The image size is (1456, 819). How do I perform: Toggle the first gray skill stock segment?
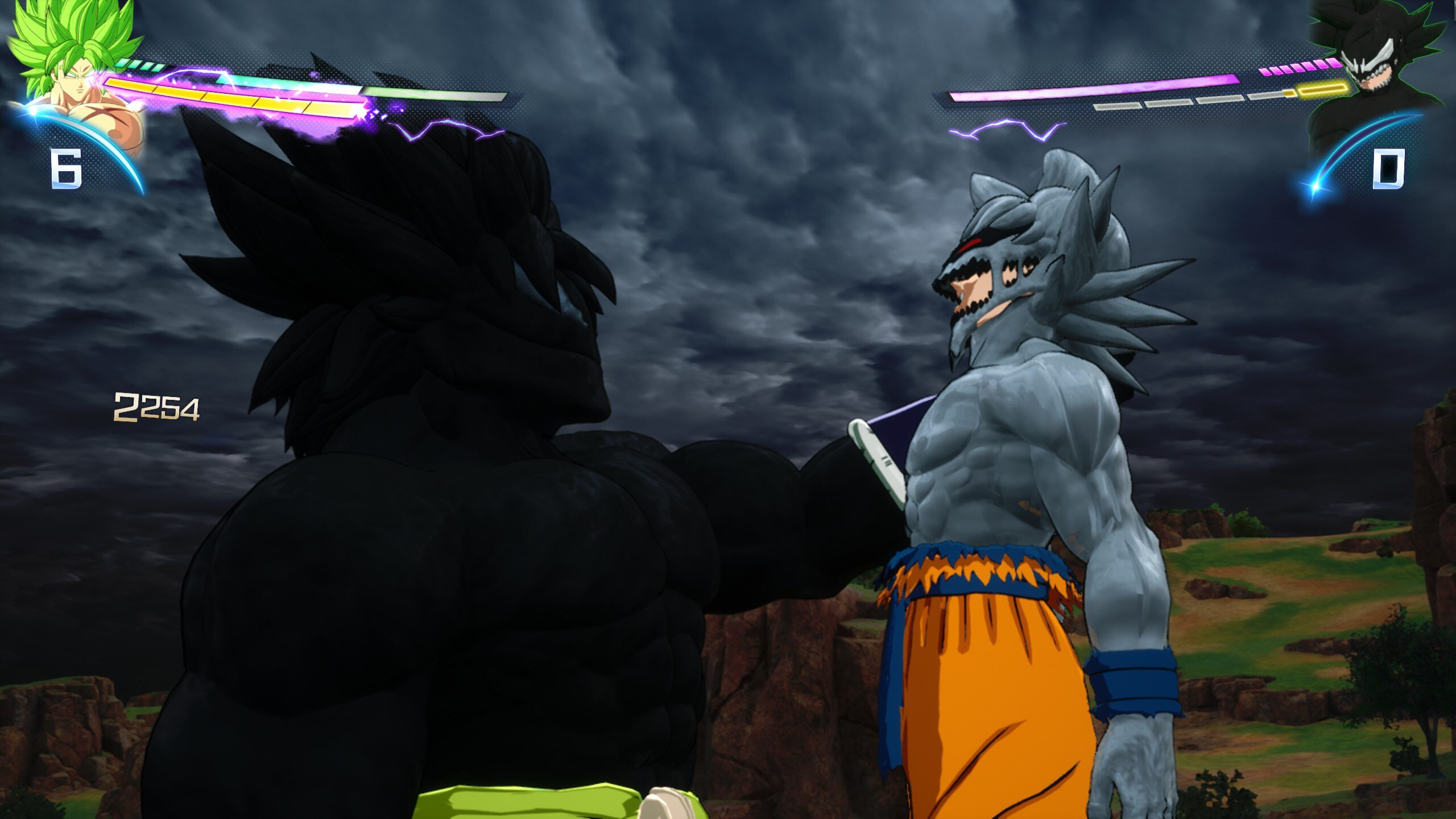point(1116,107)
